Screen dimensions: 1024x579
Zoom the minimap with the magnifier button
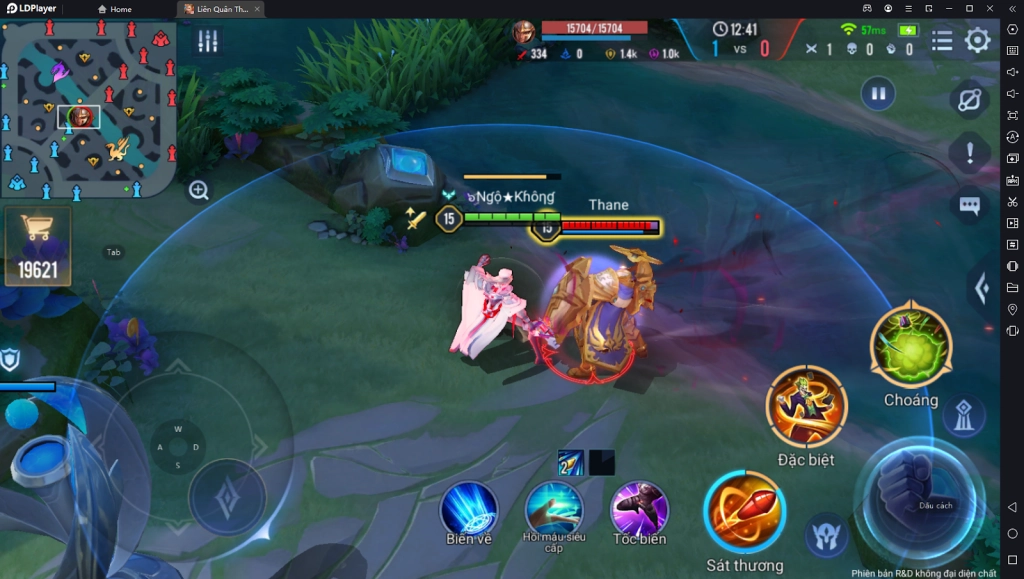click(199, 190)
